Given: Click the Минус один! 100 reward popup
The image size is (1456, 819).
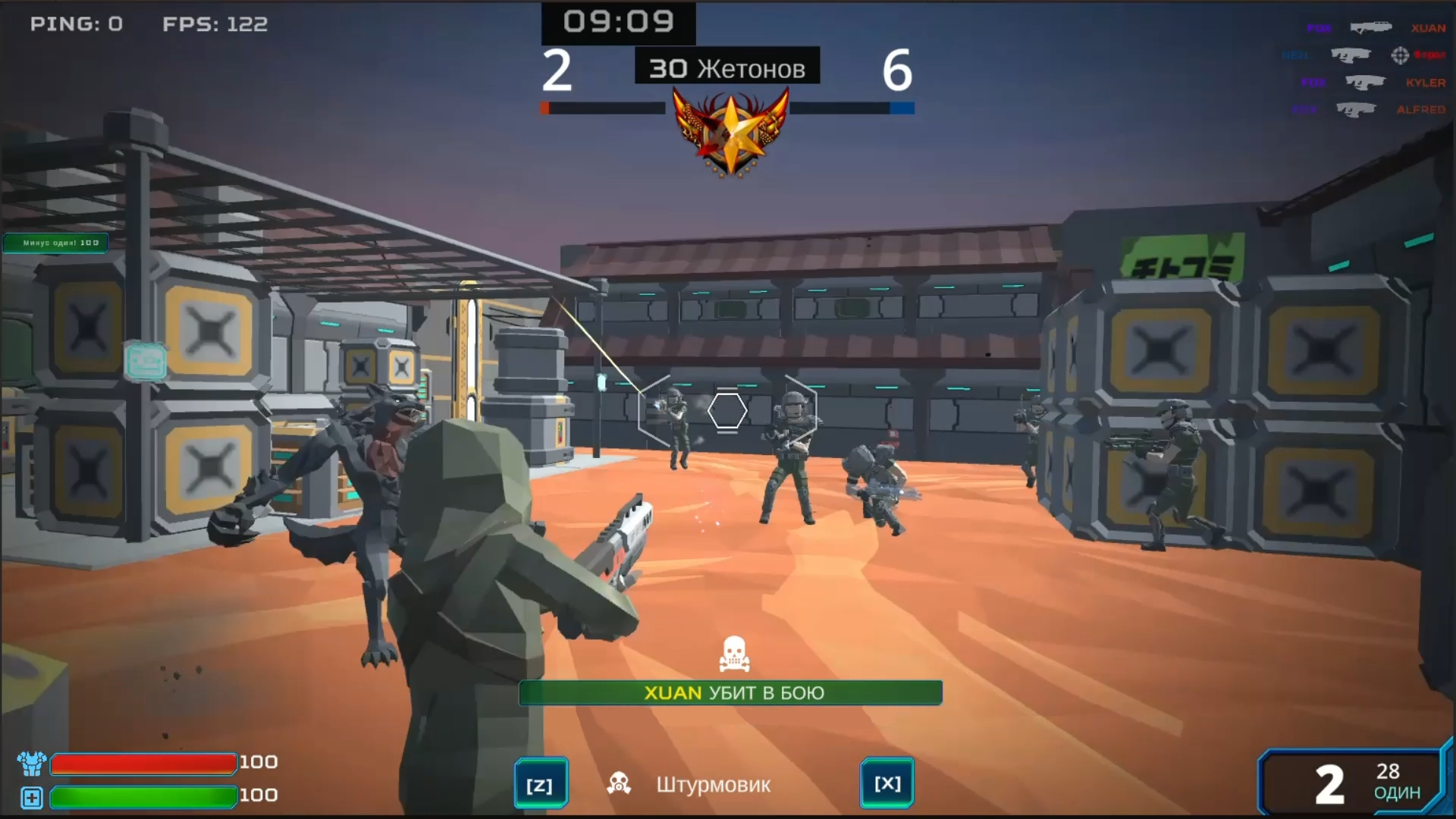Looking at the screenshot, I should click(x=55, y=243).
